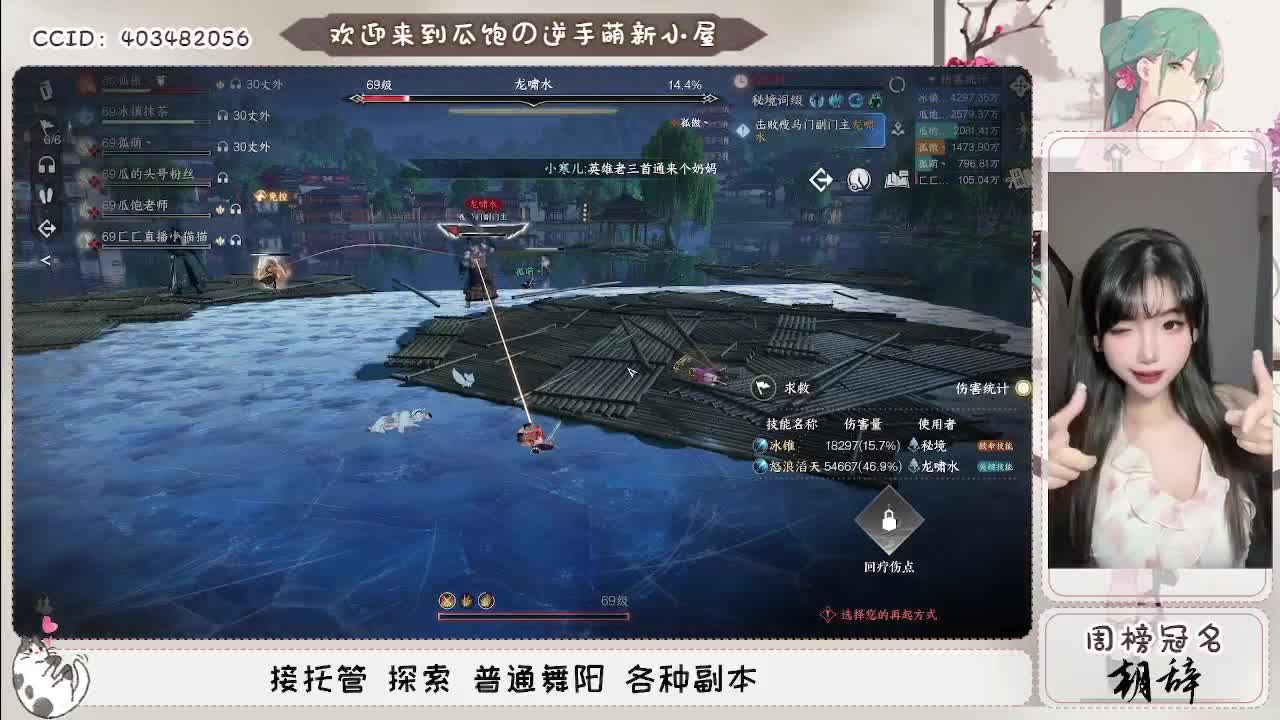The image size is (1280, 720).
Task: Expand the 伤害统计 ranking panel via its arrow
Action: [x=932, y=78]
